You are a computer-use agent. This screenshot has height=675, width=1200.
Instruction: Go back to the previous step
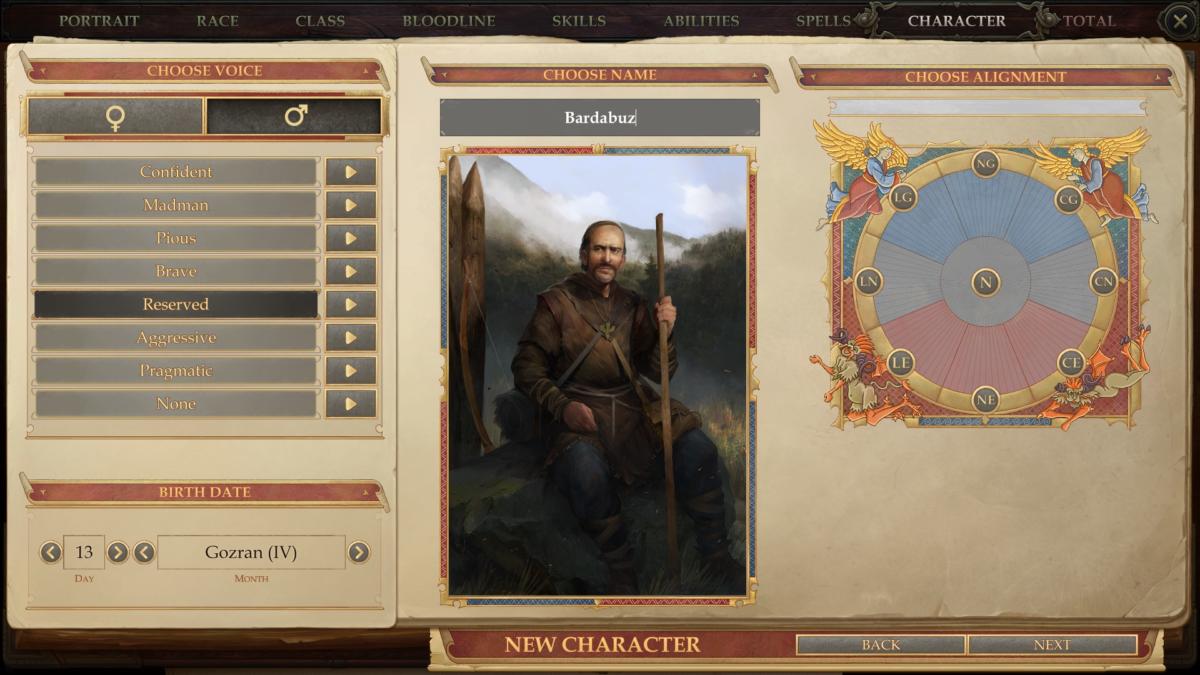pos(880,645)
